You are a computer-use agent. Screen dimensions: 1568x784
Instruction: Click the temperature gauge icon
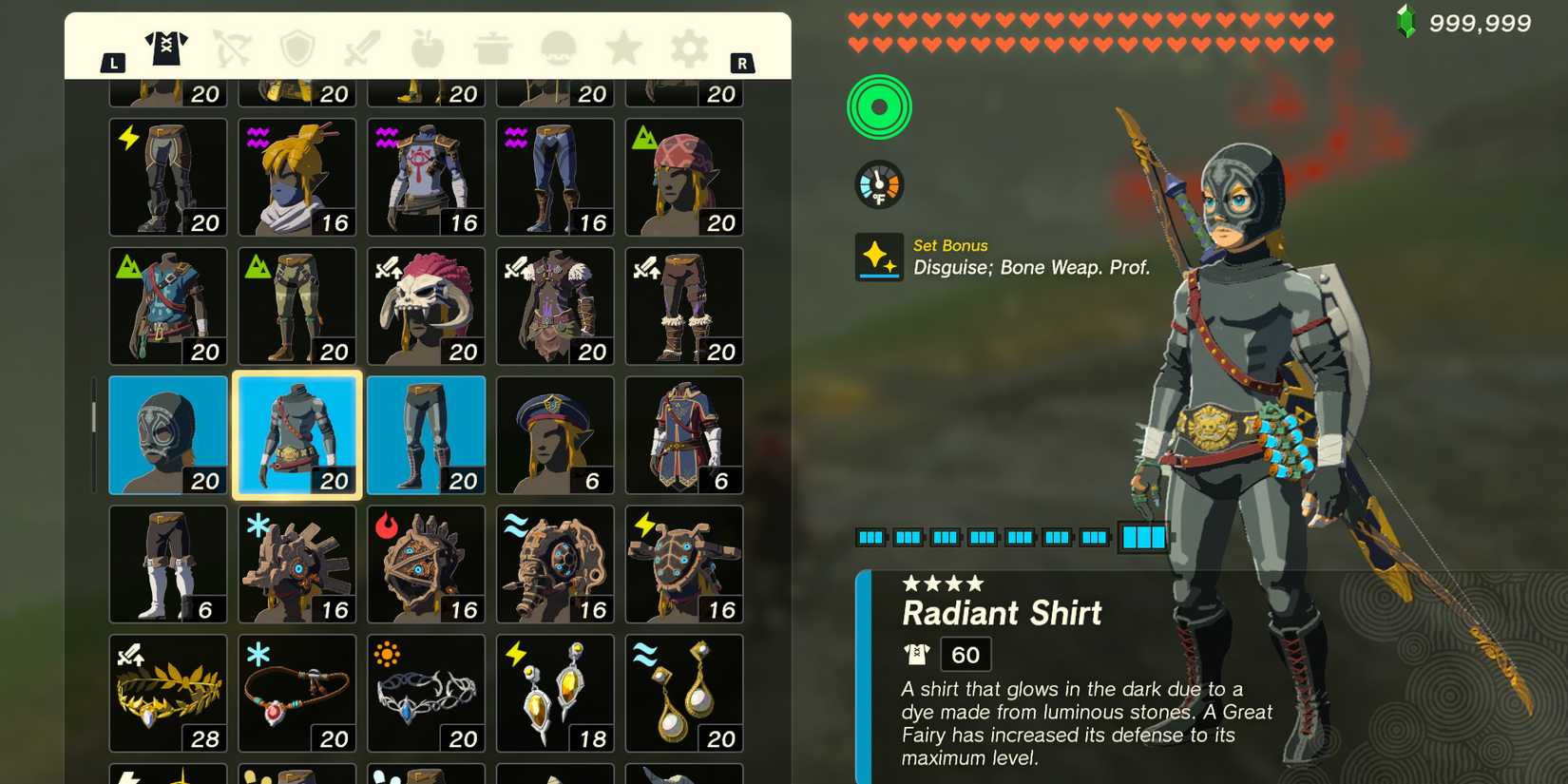tap(879, 182)
